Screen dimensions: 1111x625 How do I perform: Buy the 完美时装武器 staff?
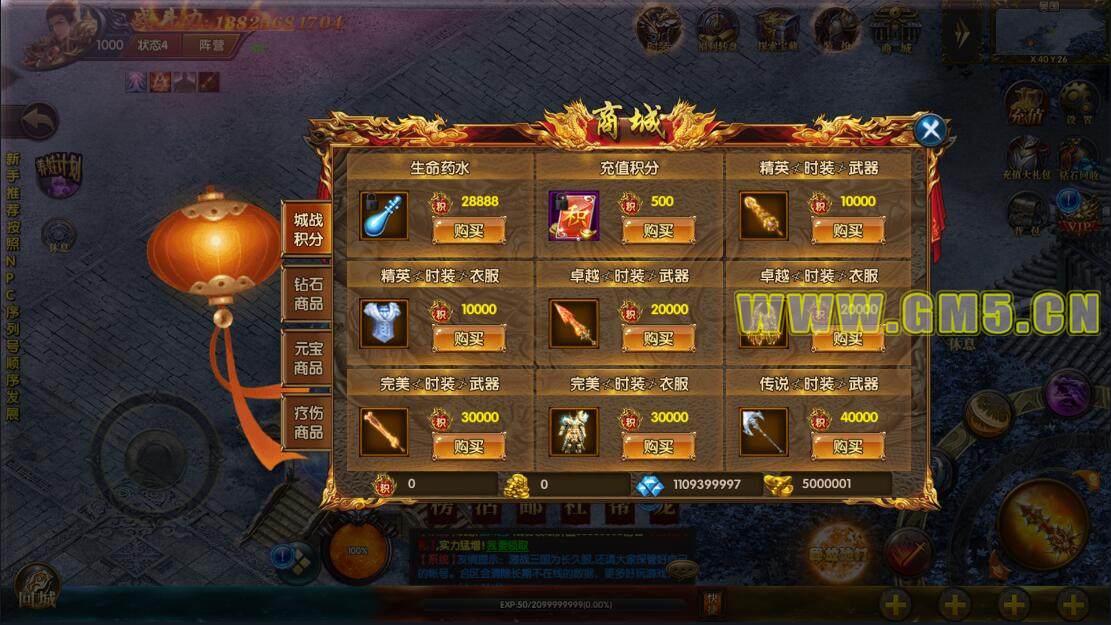pyautogui.click(x=468, y=446)
